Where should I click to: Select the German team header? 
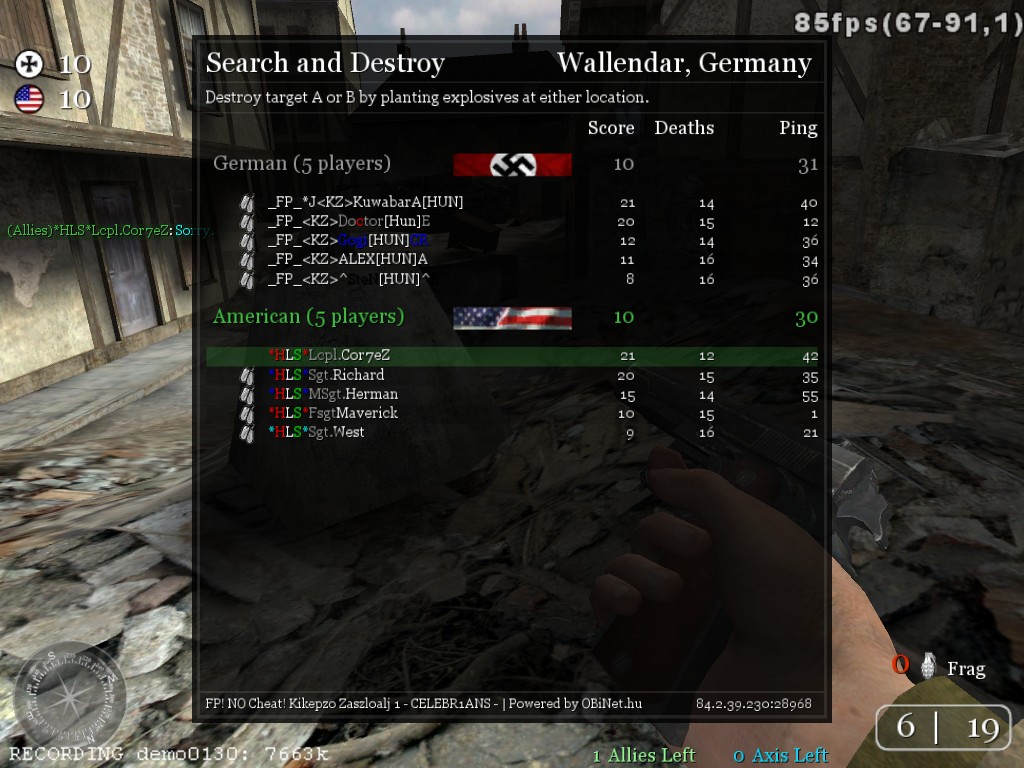[302, 163]
